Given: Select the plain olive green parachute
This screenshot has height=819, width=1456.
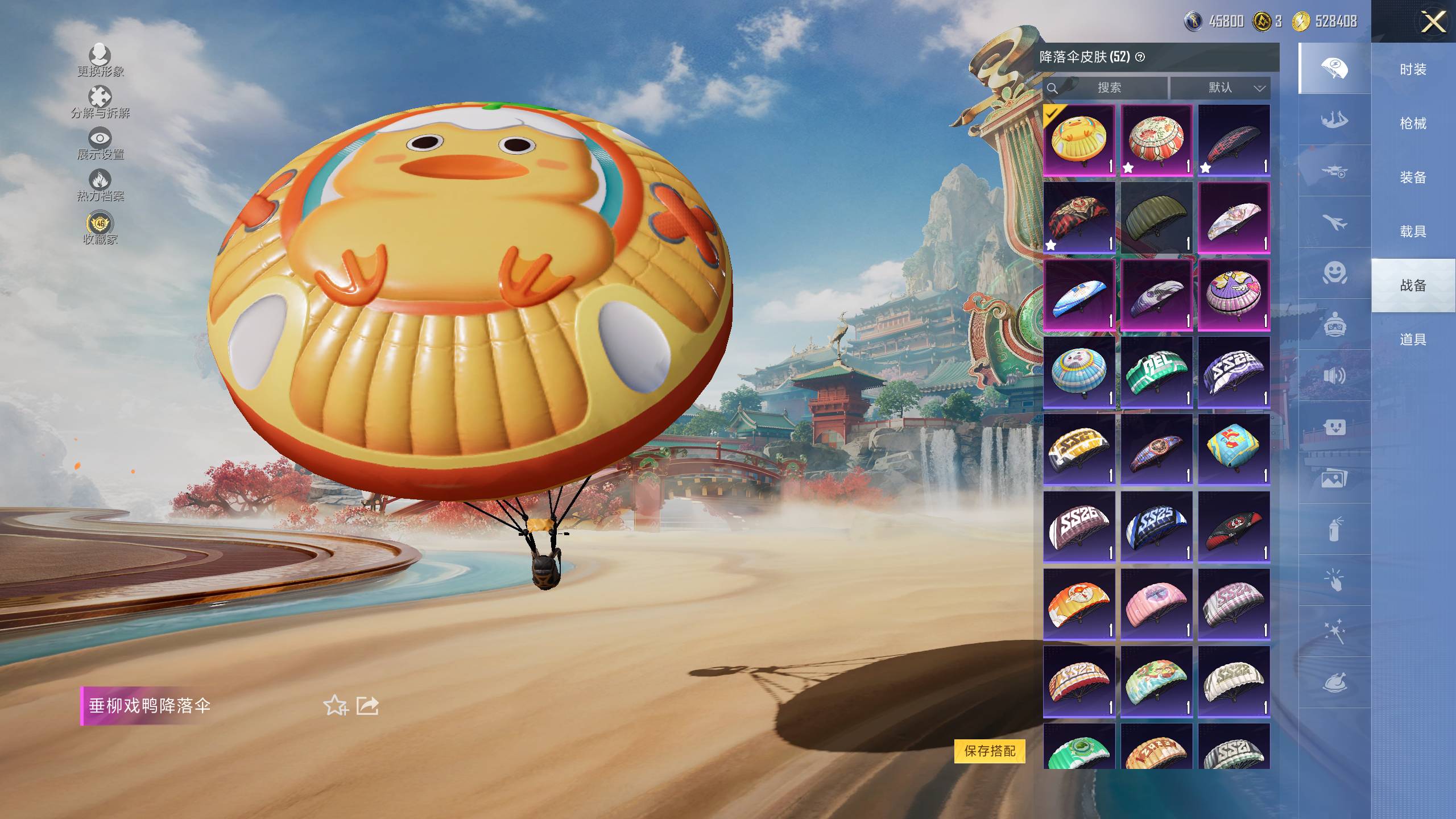Looking at the screenshot, I should [x=1156, y=217].
